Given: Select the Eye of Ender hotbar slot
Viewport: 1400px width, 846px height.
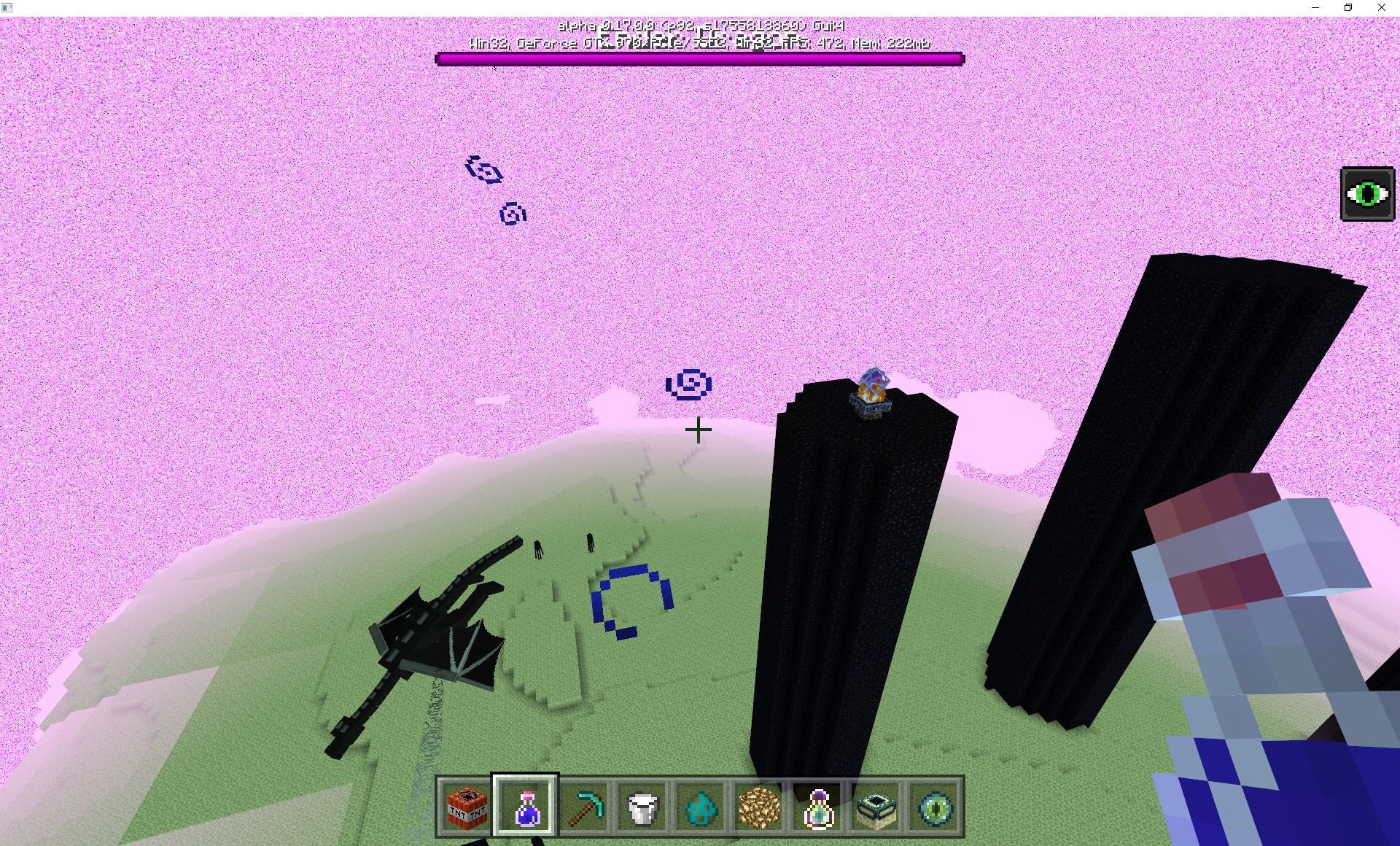Looking at the screenshot, I should point(934,806).
